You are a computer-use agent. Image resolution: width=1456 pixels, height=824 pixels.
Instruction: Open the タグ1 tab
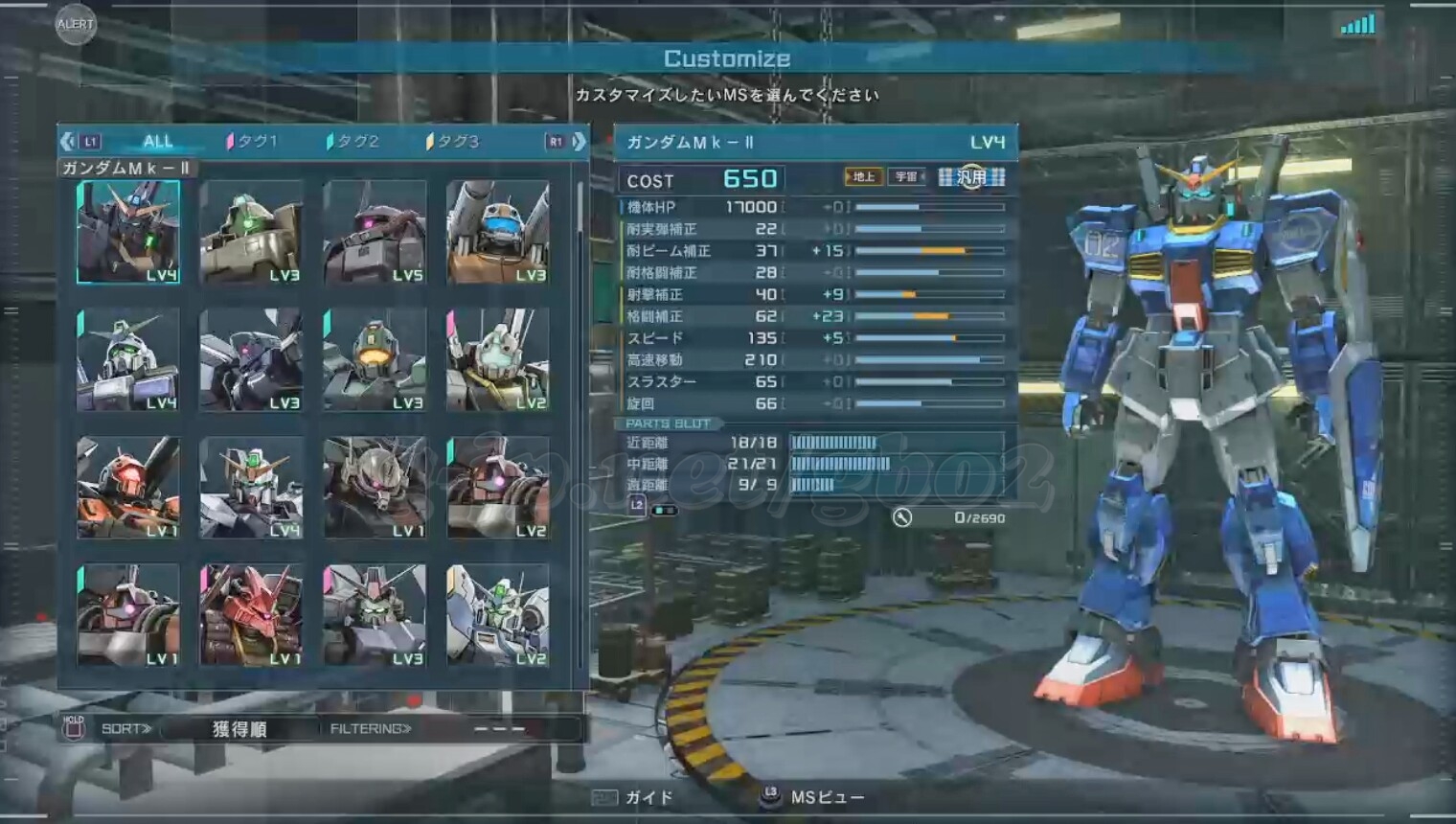click(x=253, y=142)
